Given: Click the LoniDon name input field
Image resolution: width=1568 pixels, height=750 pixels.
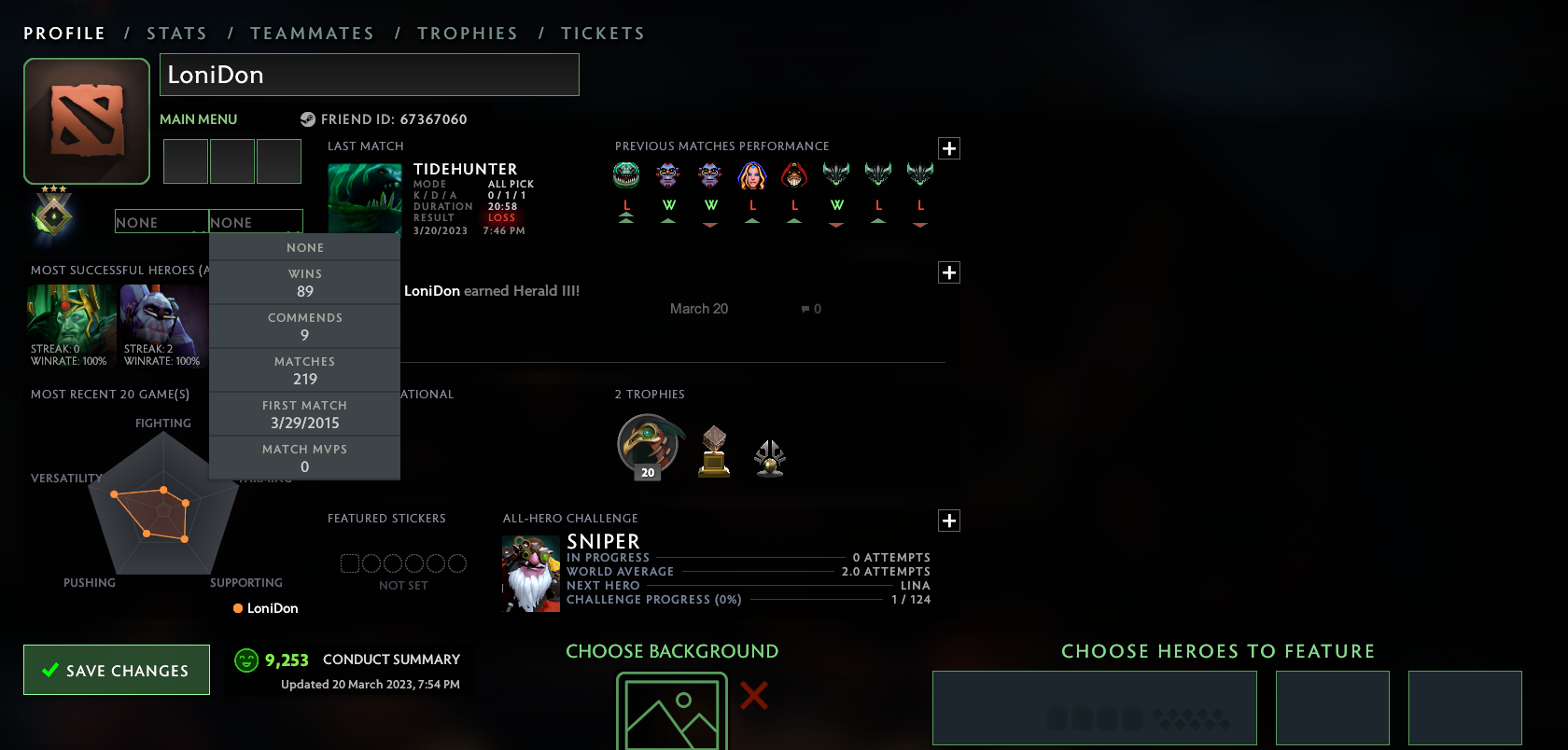Looking at the screenshot, I should (x=370, y=75).
